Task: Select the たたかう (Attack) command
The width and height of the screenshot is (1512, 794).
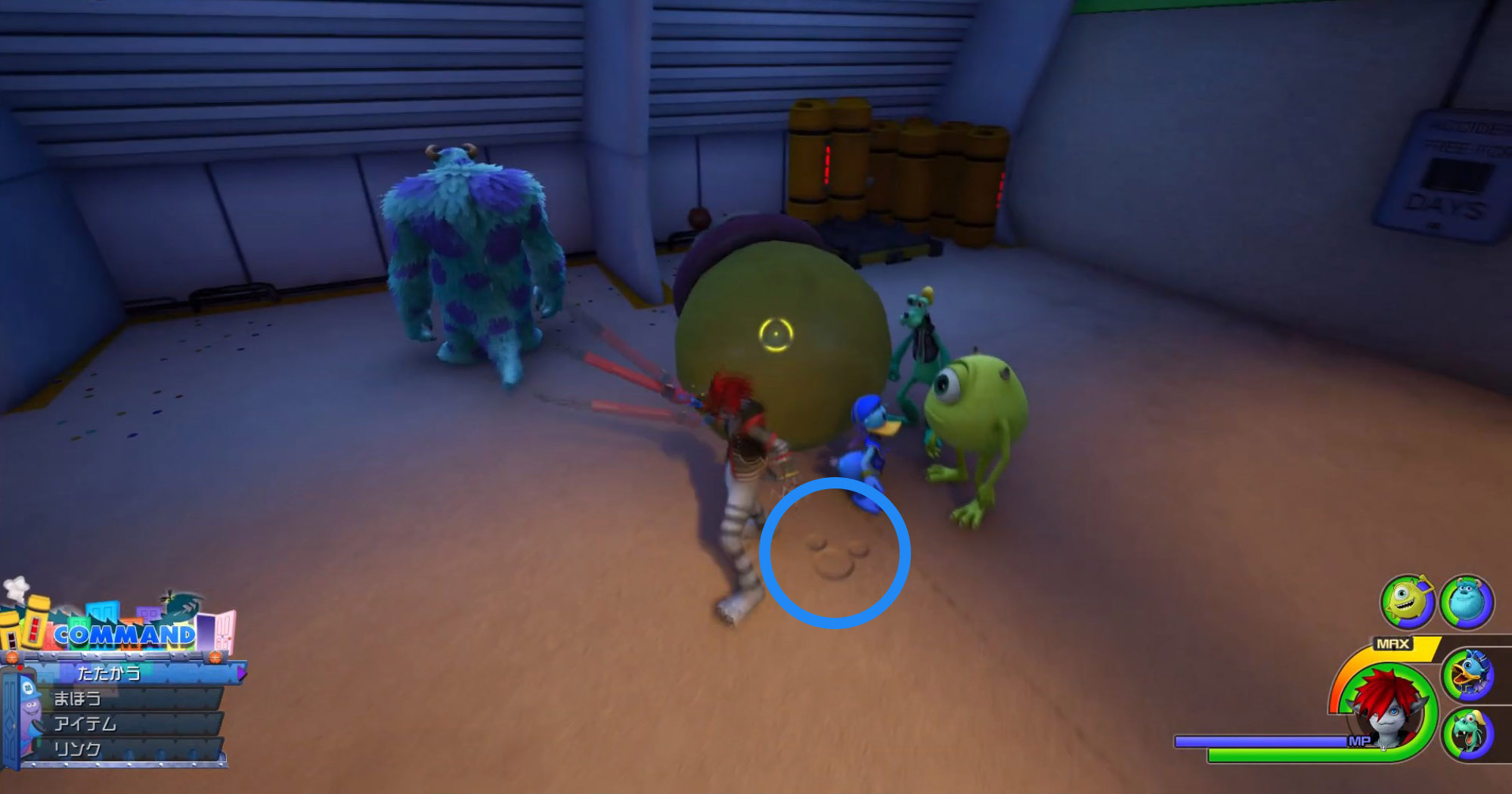Action: click(109, 671)
